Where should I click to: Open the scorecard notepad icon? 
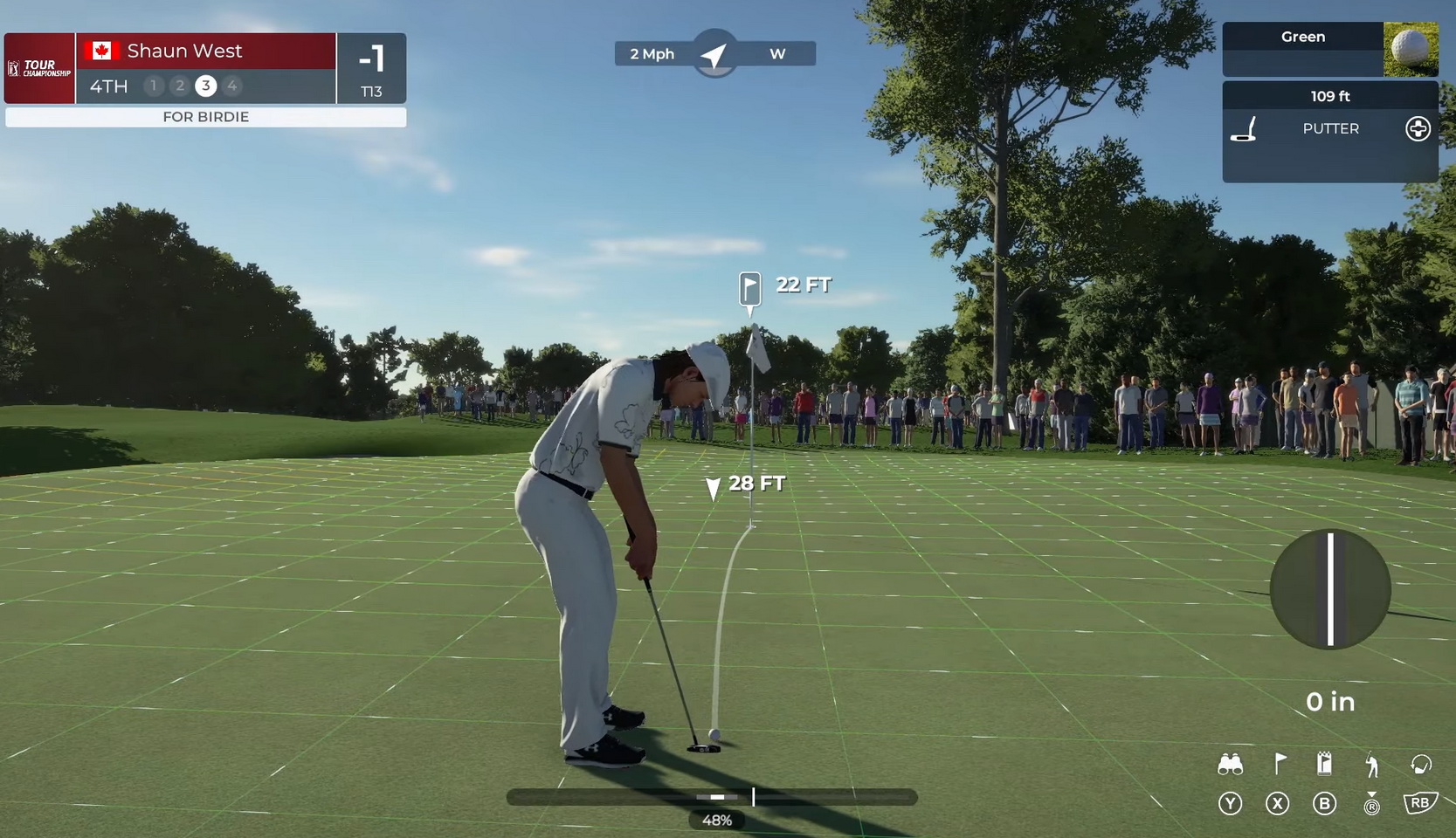[x=1324, y=764]
